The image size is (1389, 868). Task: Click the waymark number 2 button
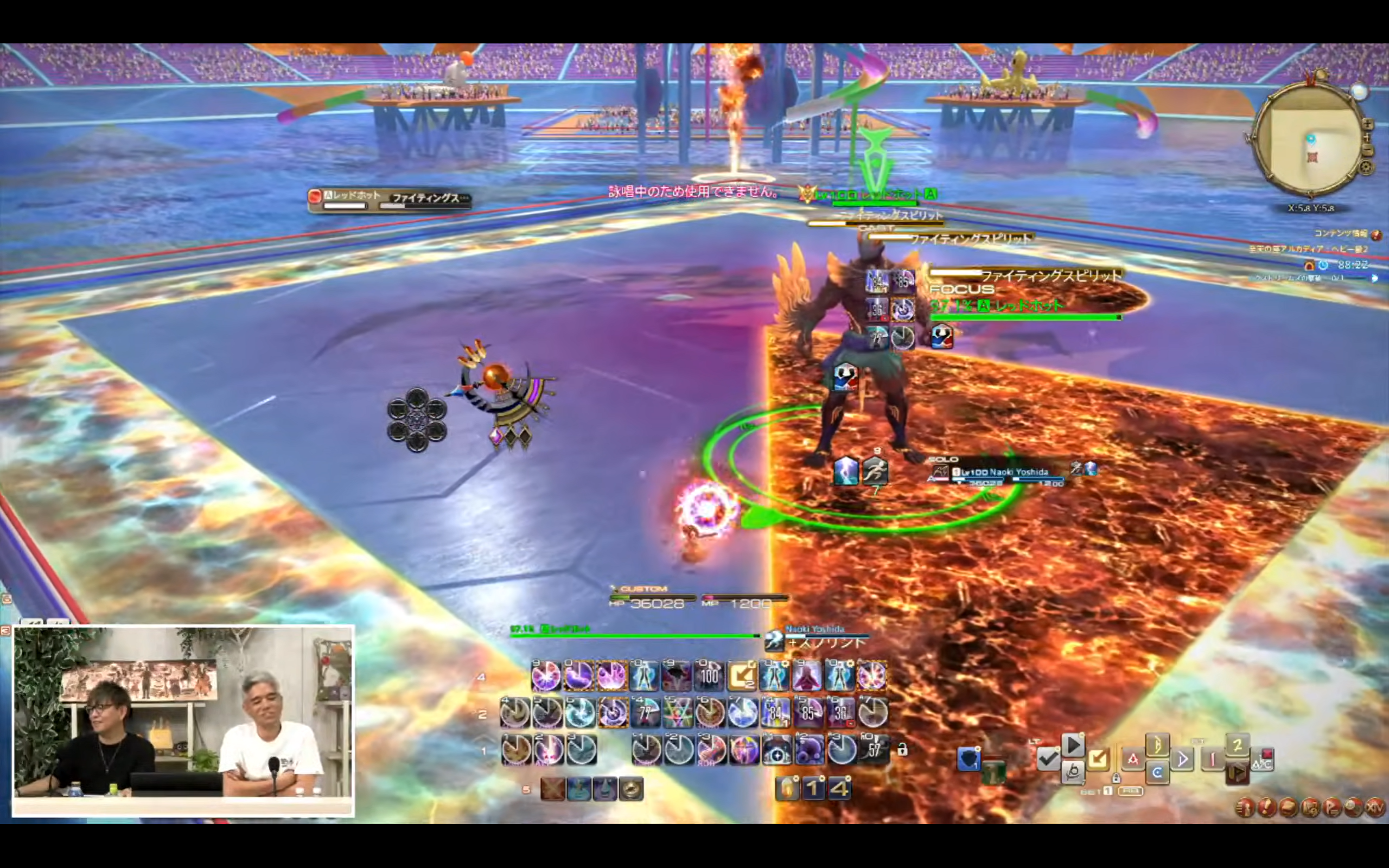tap(1238, 746)
